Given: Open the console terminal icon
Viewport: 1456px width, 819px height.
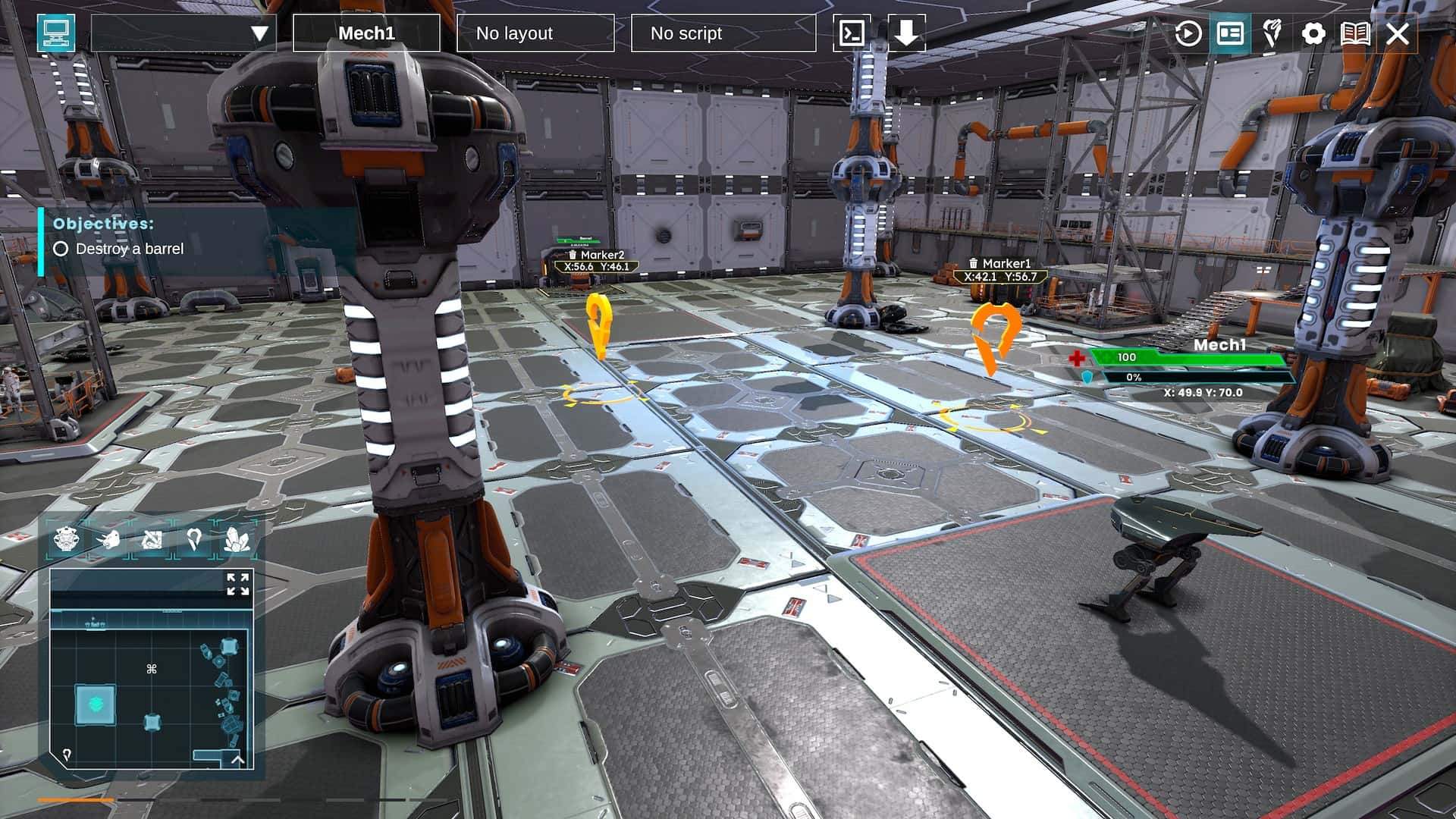Looking at the screenshot, I should [x=852, y=33].
